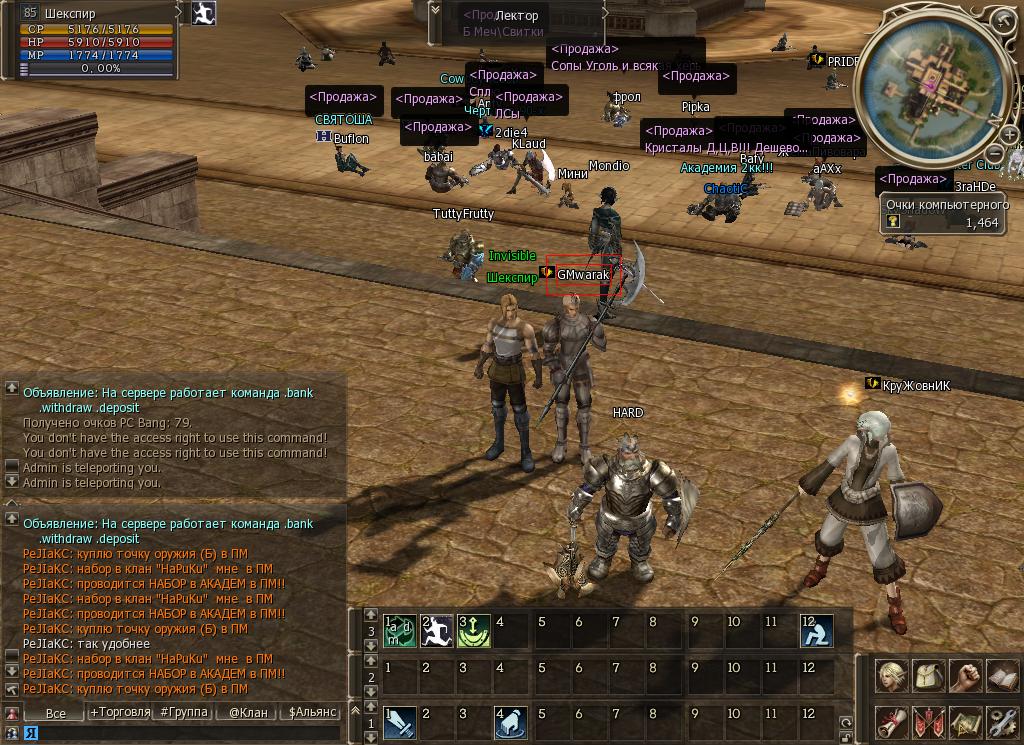Use the pick-up hand action in slot 4

512,722
